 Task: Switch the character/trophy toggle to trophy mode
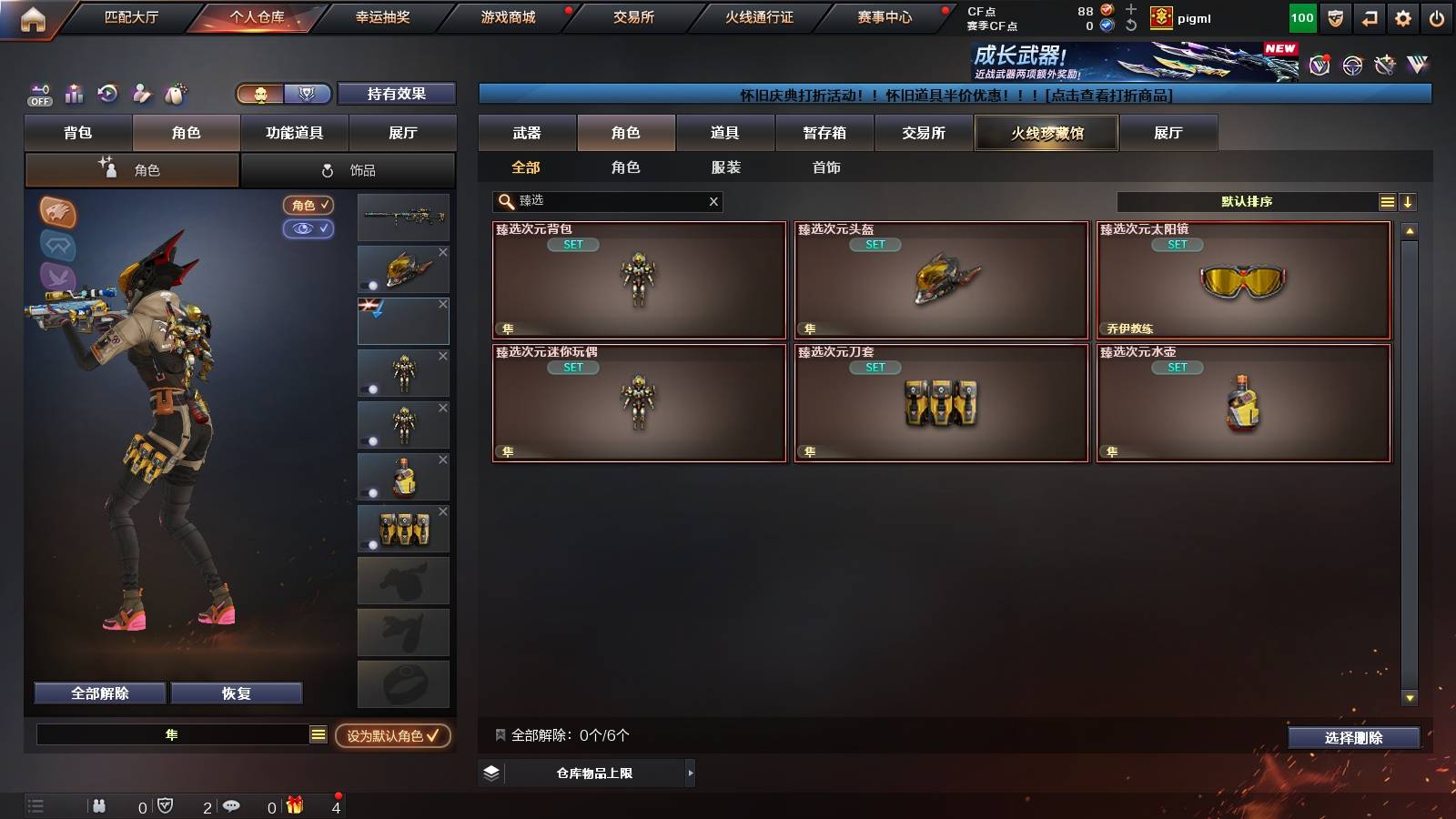[x=309, y=94]
